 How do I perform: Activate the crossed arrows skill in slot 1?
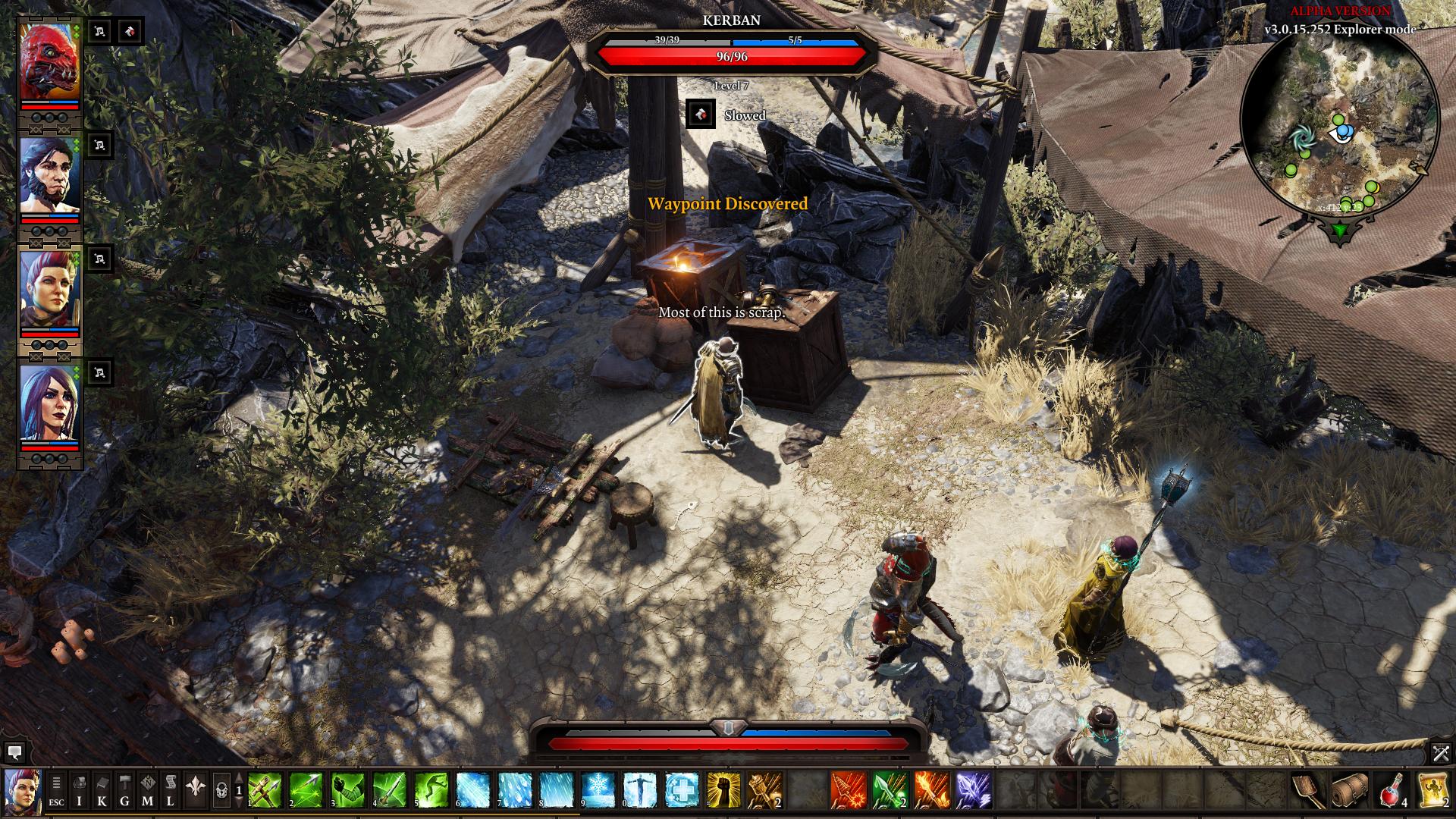point(265,791)
